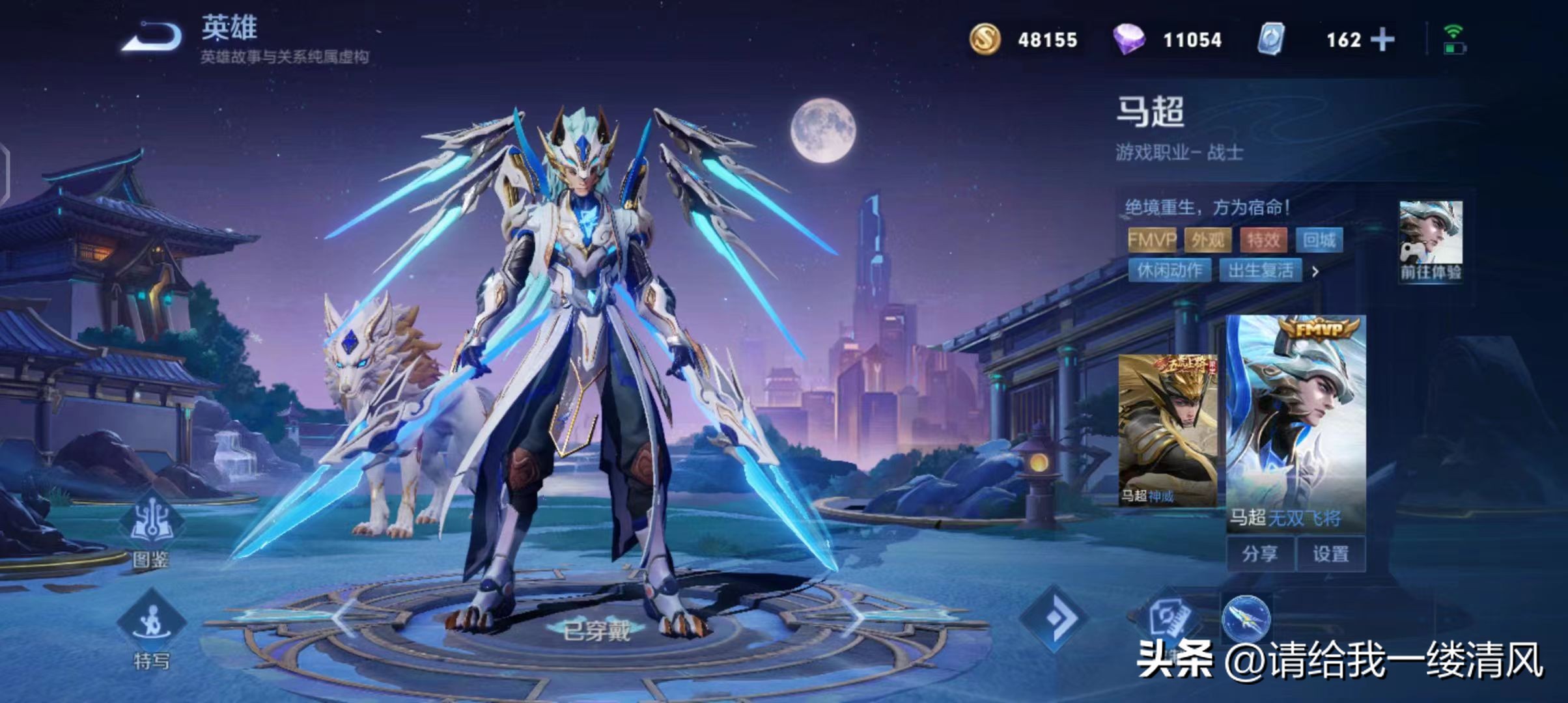Add more coupons with the plus button
This screenshot has width=1568, height=703.
point(1382,40)
